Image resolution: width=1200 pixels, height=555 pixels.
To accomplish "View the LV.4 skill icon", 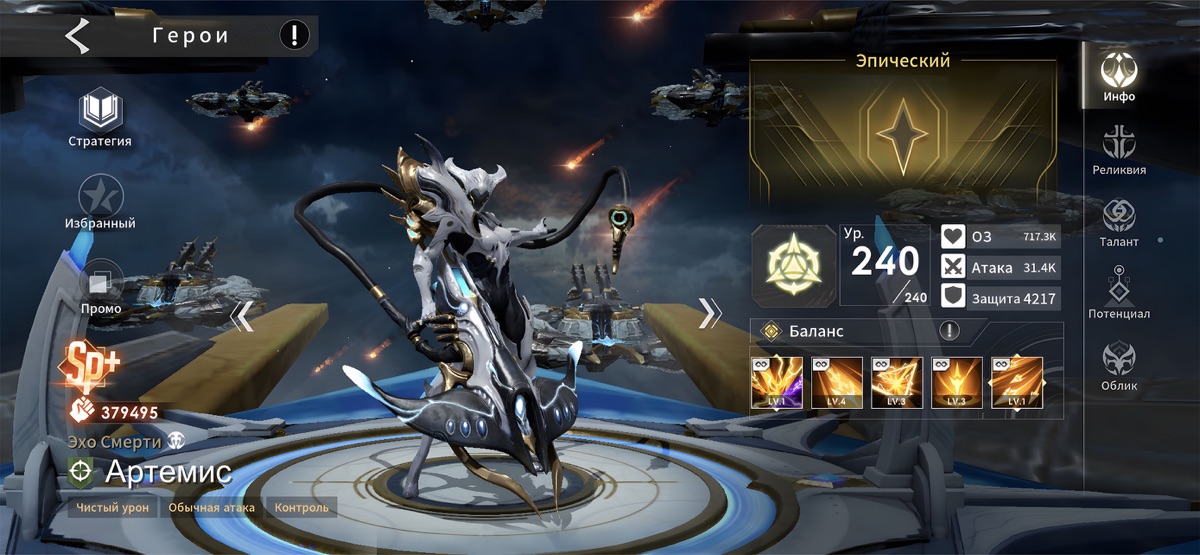I will coord(837,382).
